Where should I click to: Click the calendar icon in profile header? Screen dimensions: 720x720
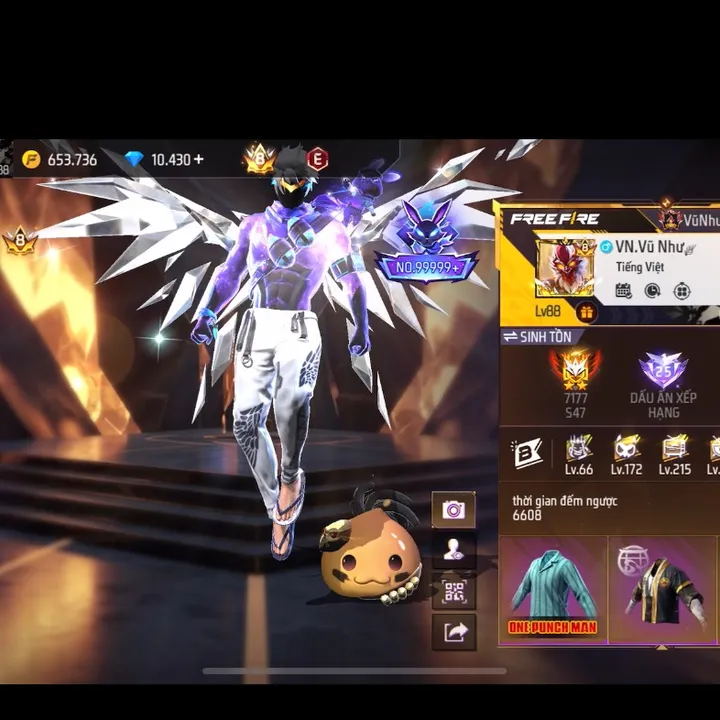[623, 291]
